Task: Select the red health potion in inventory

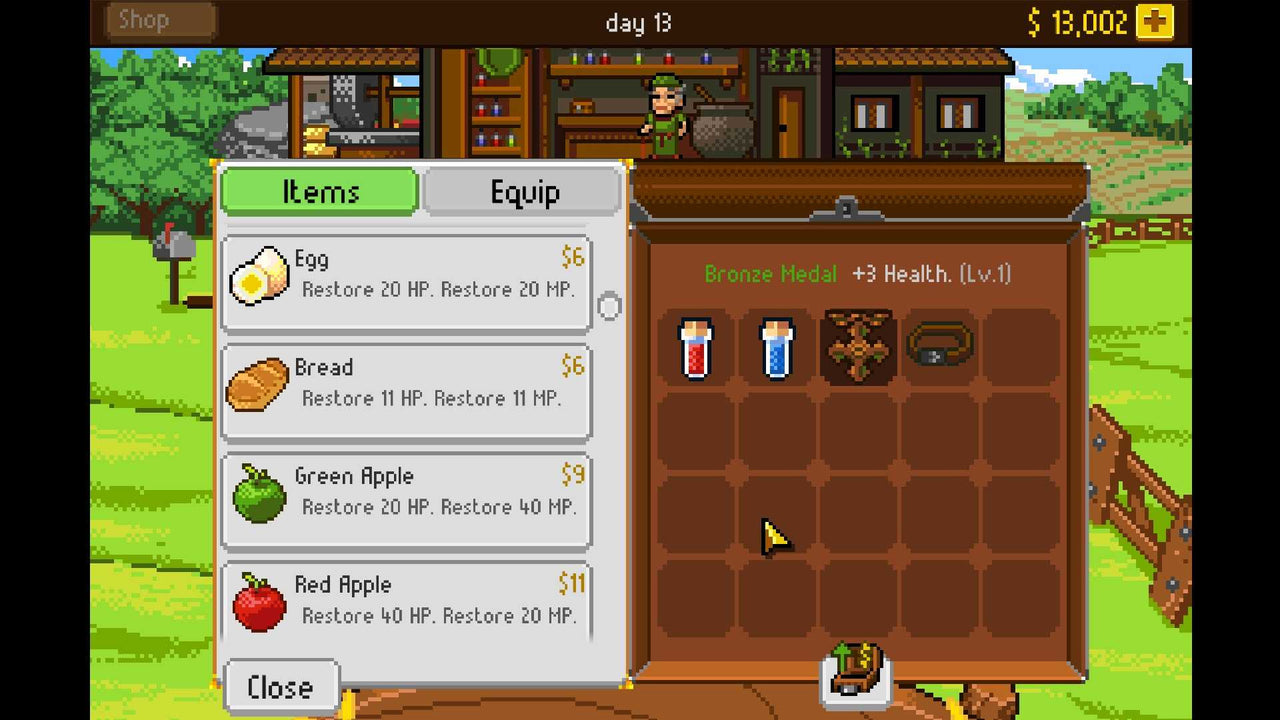Action: click(697, 349)
